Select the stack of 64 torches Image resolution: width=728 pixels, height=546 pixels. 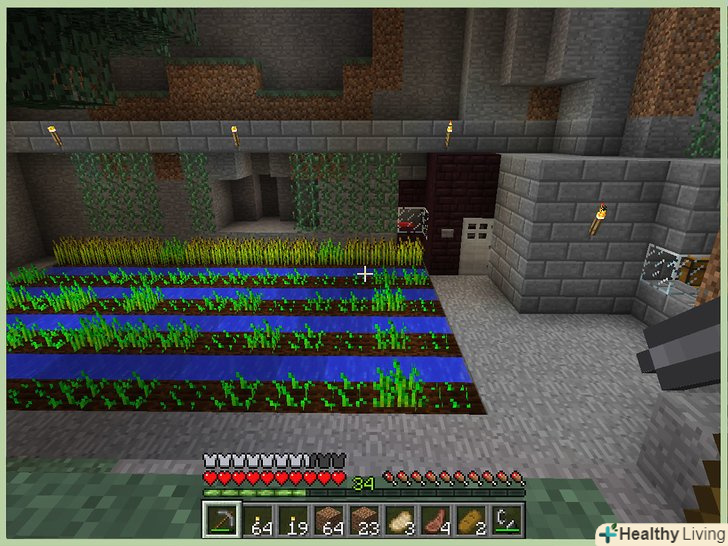[257, 520]
